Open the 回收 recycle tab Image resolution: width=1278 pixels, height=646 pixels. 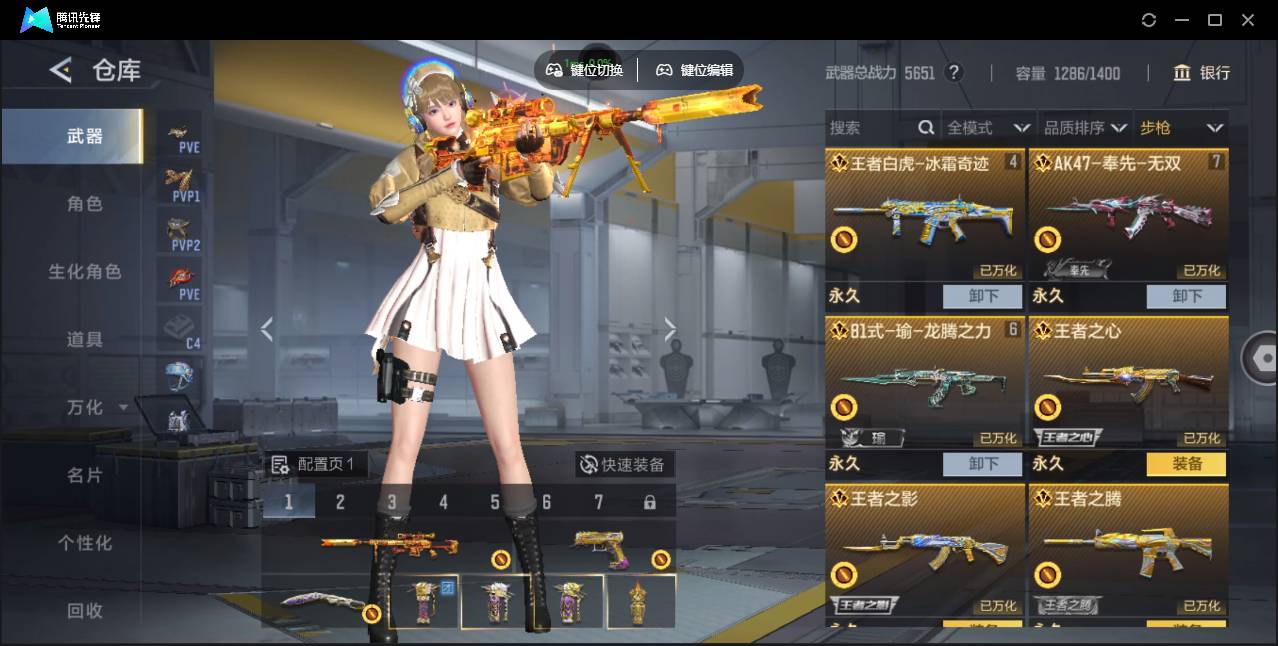coord(85,610)
